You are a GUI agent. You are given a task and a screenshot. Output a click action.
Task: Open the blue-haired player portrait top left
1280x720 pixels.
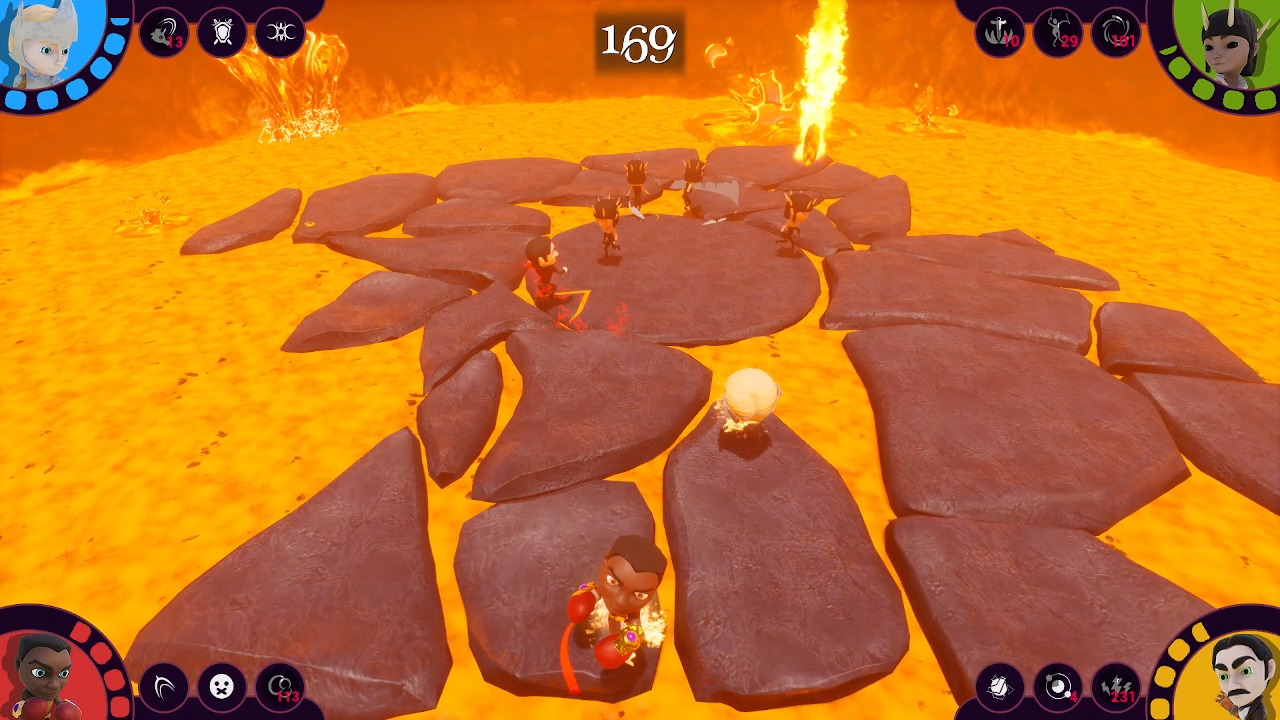click(45, 50)
